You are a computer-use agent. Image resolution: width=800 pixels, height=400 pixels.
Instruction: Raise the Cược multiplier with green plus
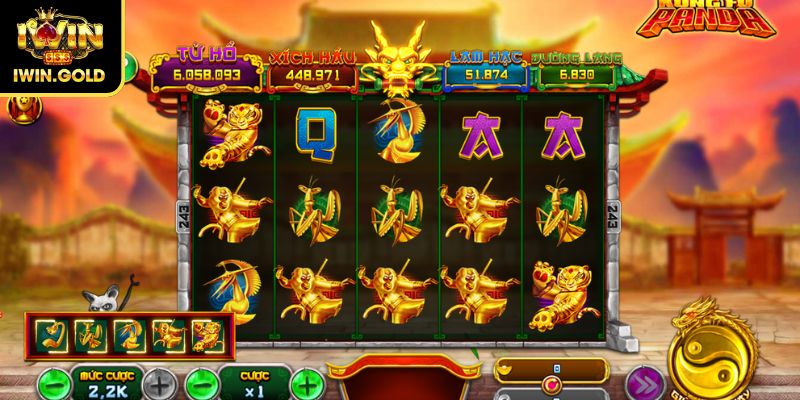tap(308, 383)
